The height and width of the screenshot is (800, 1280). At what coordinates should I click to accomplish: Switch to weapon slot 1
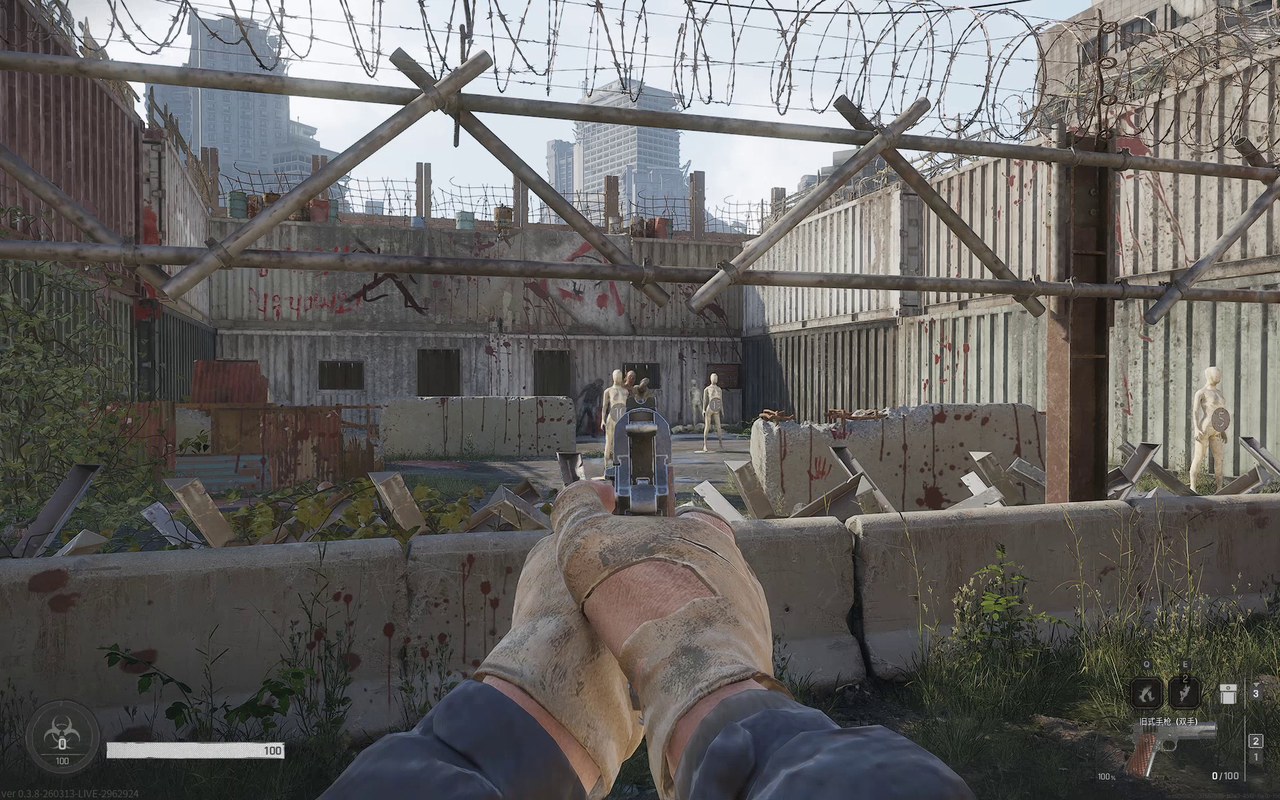(x=1256, y=757)
